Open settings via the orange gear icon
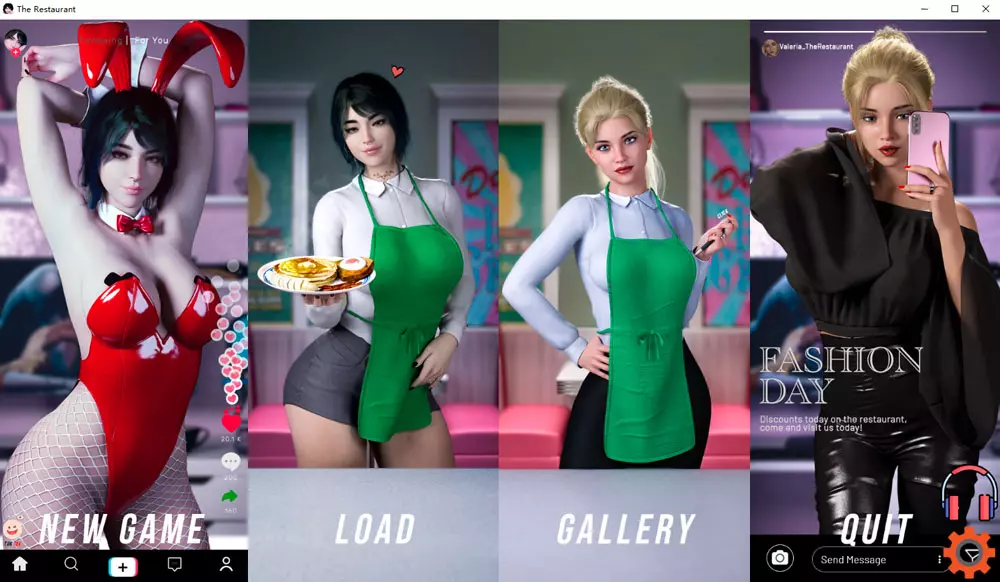This screenshot has height=582, width=1000. tap(970, 553)
